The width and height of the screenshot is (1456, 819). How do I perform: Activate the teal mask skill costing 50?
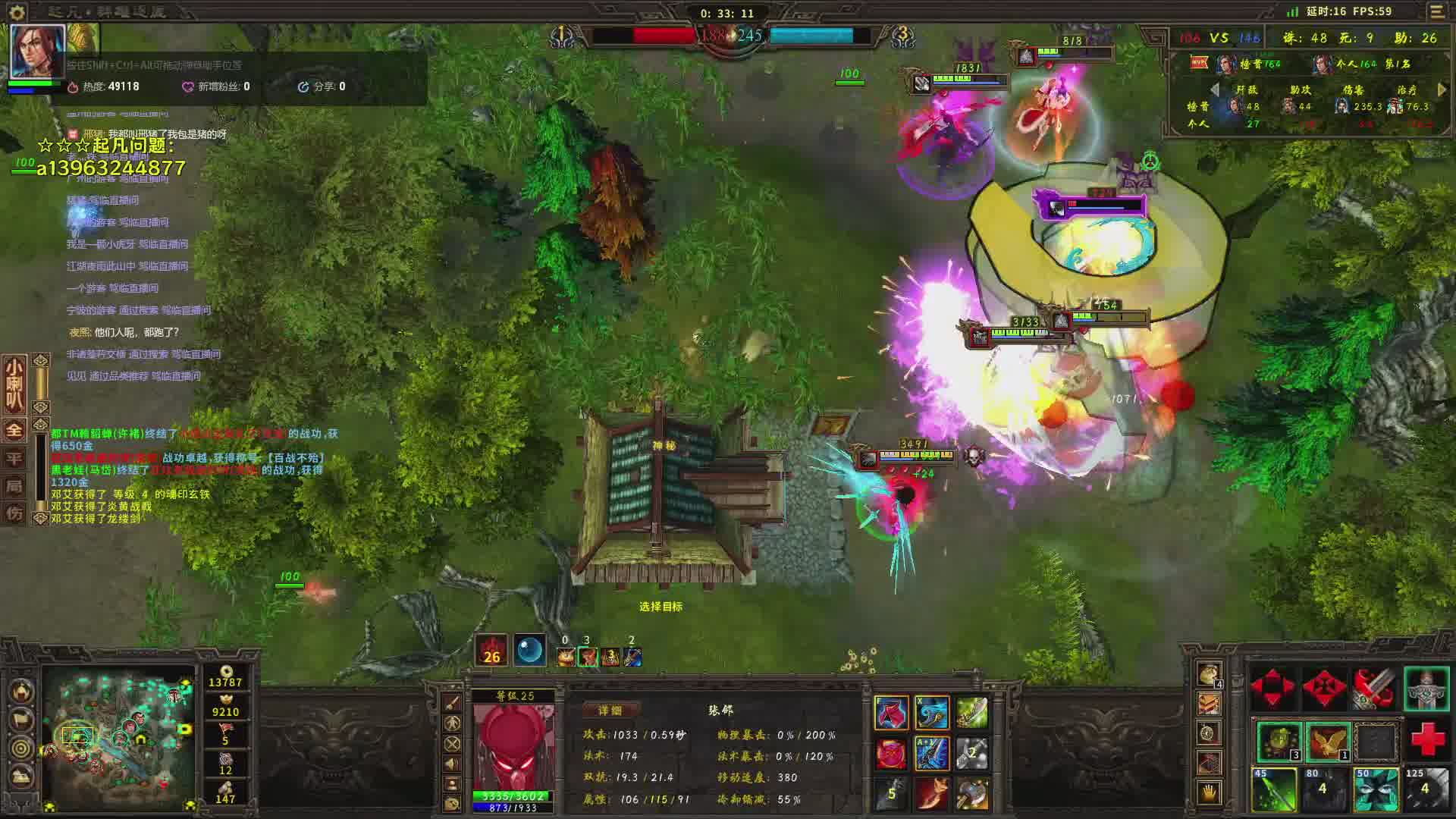pos(1376,789)
